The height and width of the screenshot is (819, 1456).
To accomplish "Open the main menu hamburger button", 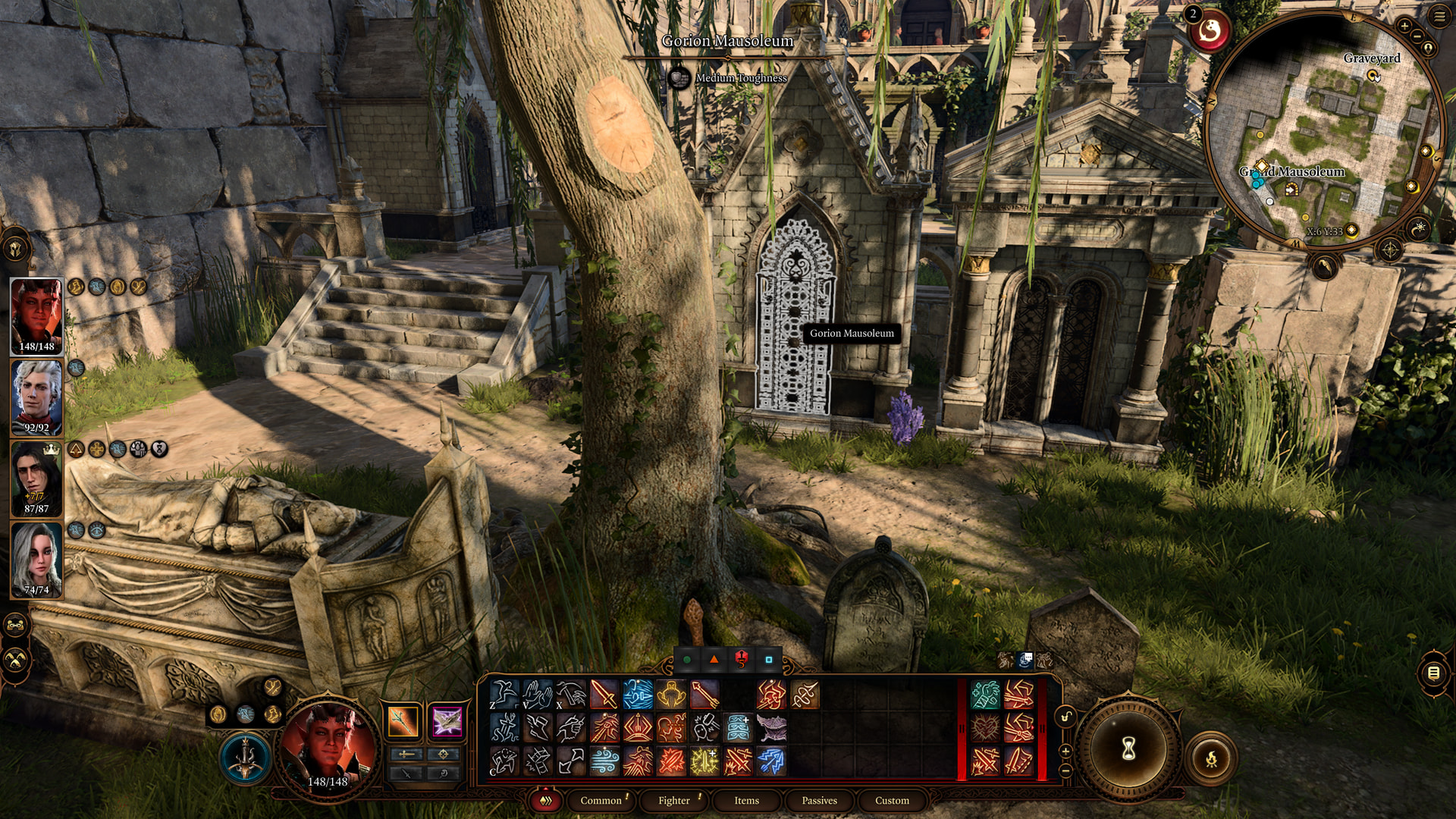I will coord(1439,16).
